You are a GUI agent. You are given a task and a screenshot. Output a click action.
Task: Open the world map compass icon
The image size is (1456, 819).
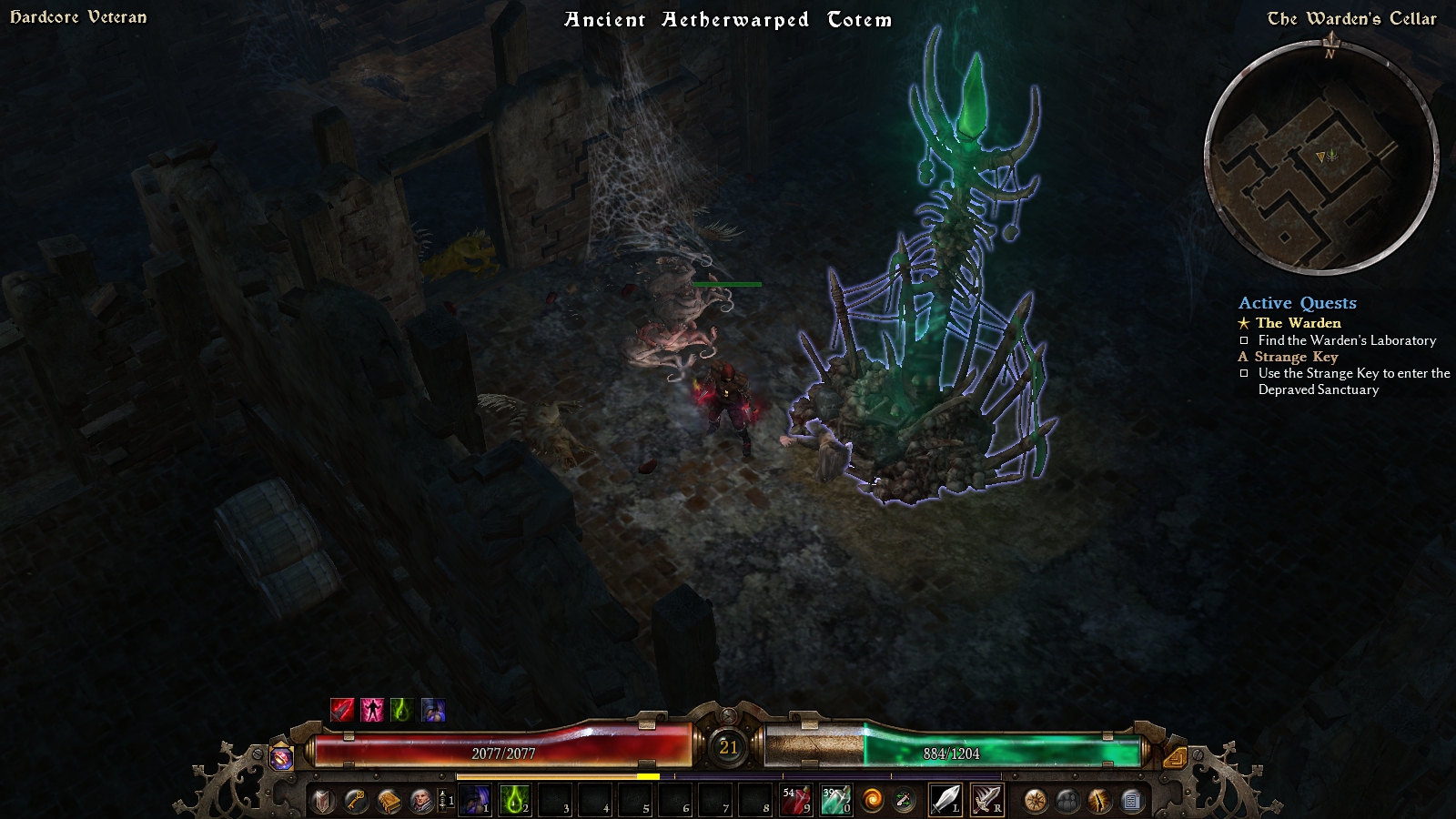(x=1035, y=801)
